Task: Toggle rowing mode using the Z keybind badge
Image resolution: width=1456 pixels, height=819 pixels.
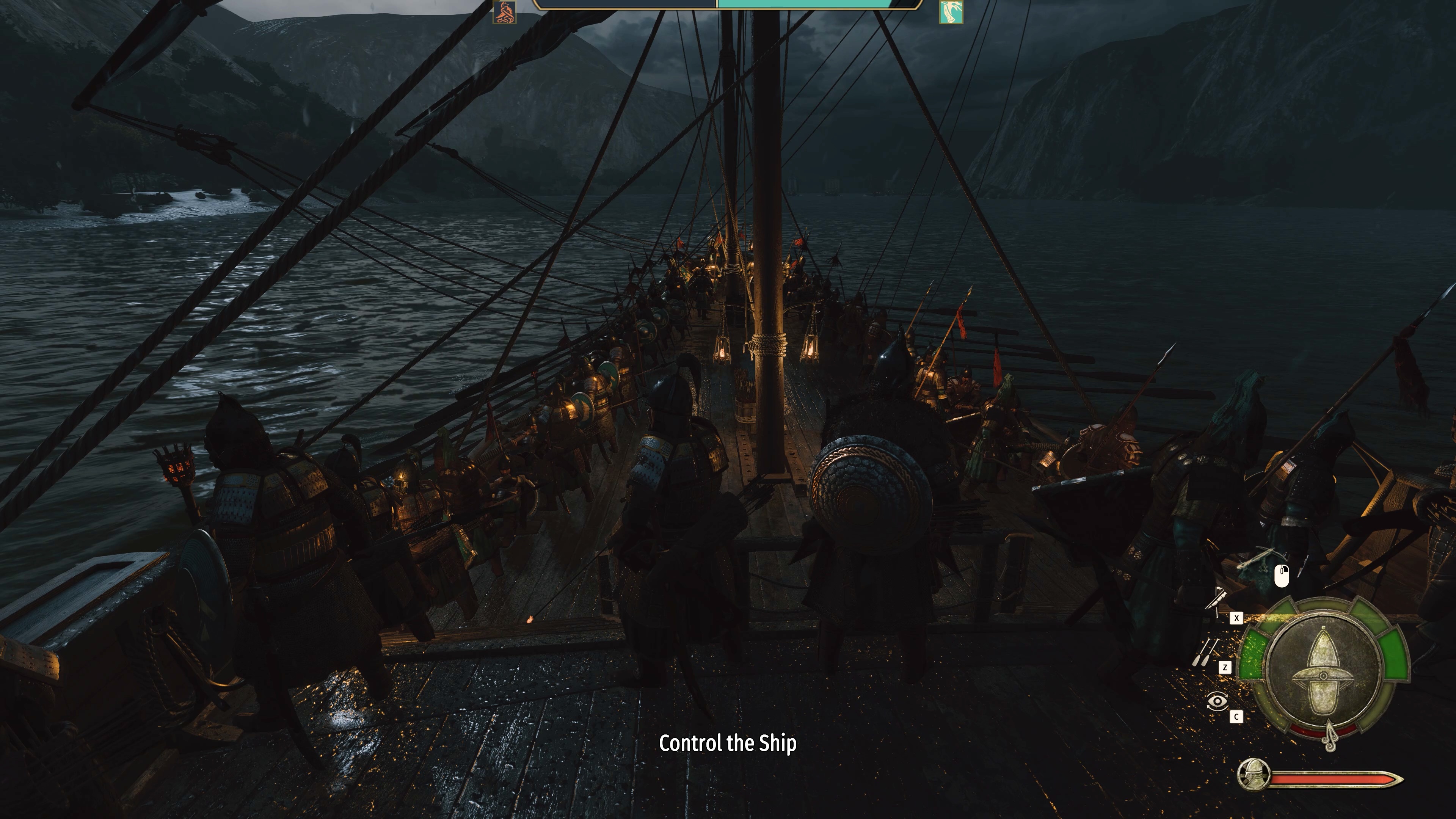Action: pos(1225,667)
